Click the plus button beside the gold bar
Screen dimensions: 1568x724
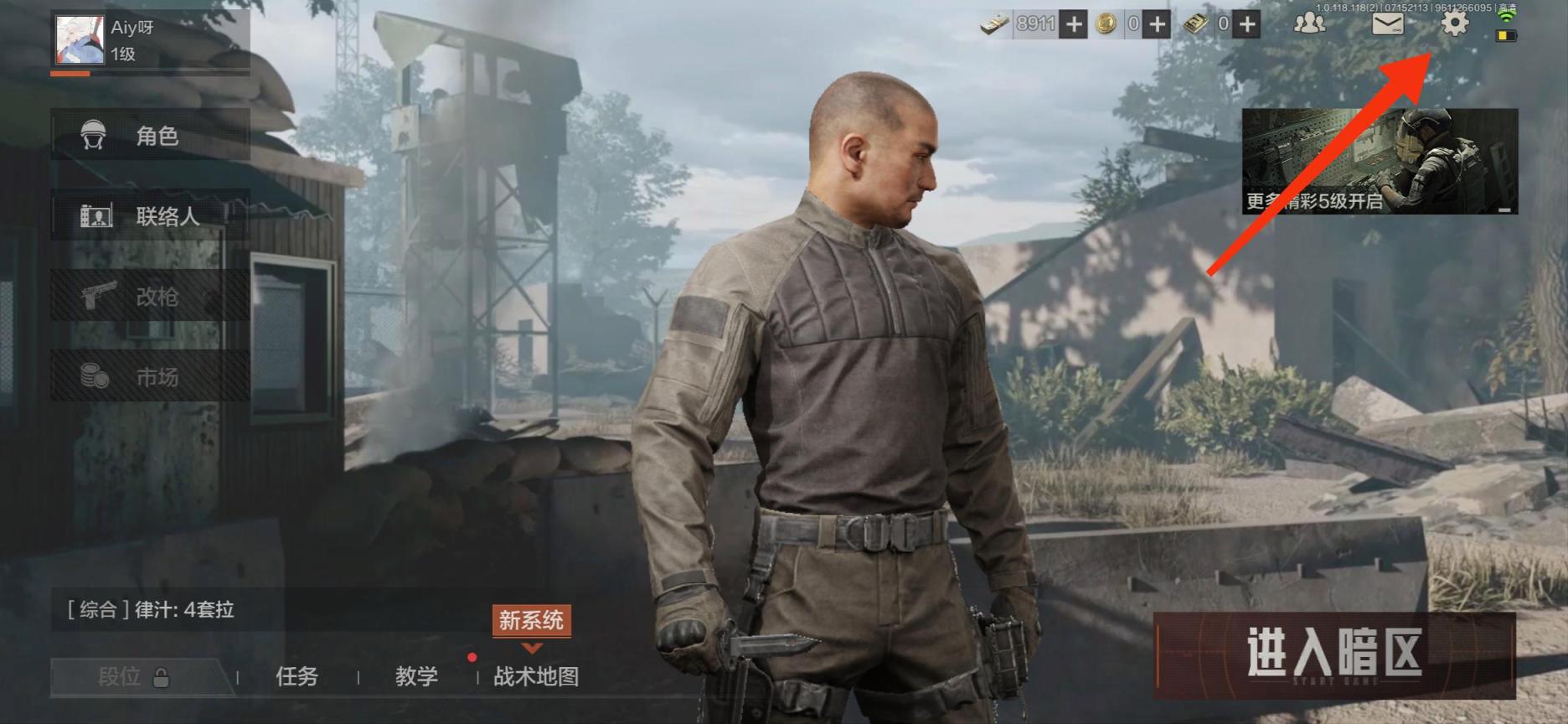1247,24
